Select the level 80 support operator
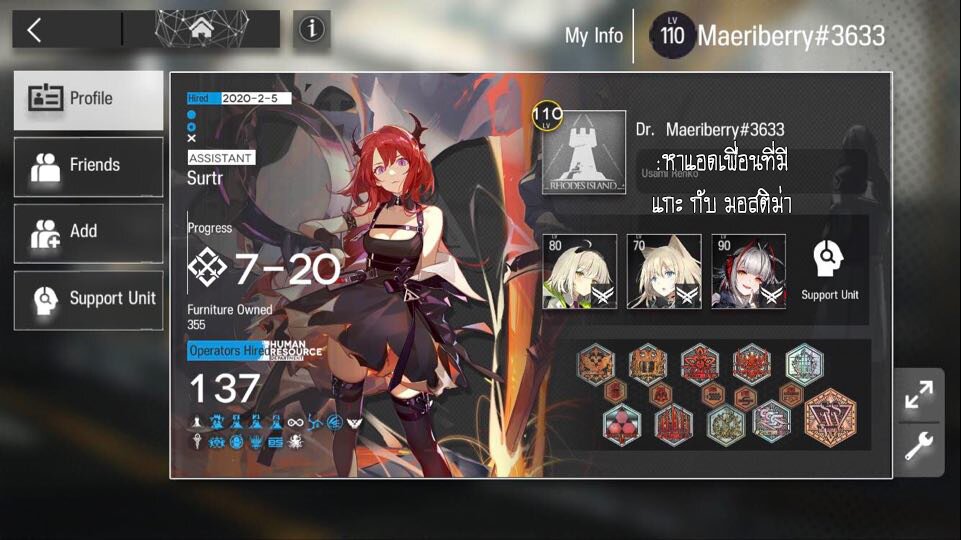 point(580,272)
